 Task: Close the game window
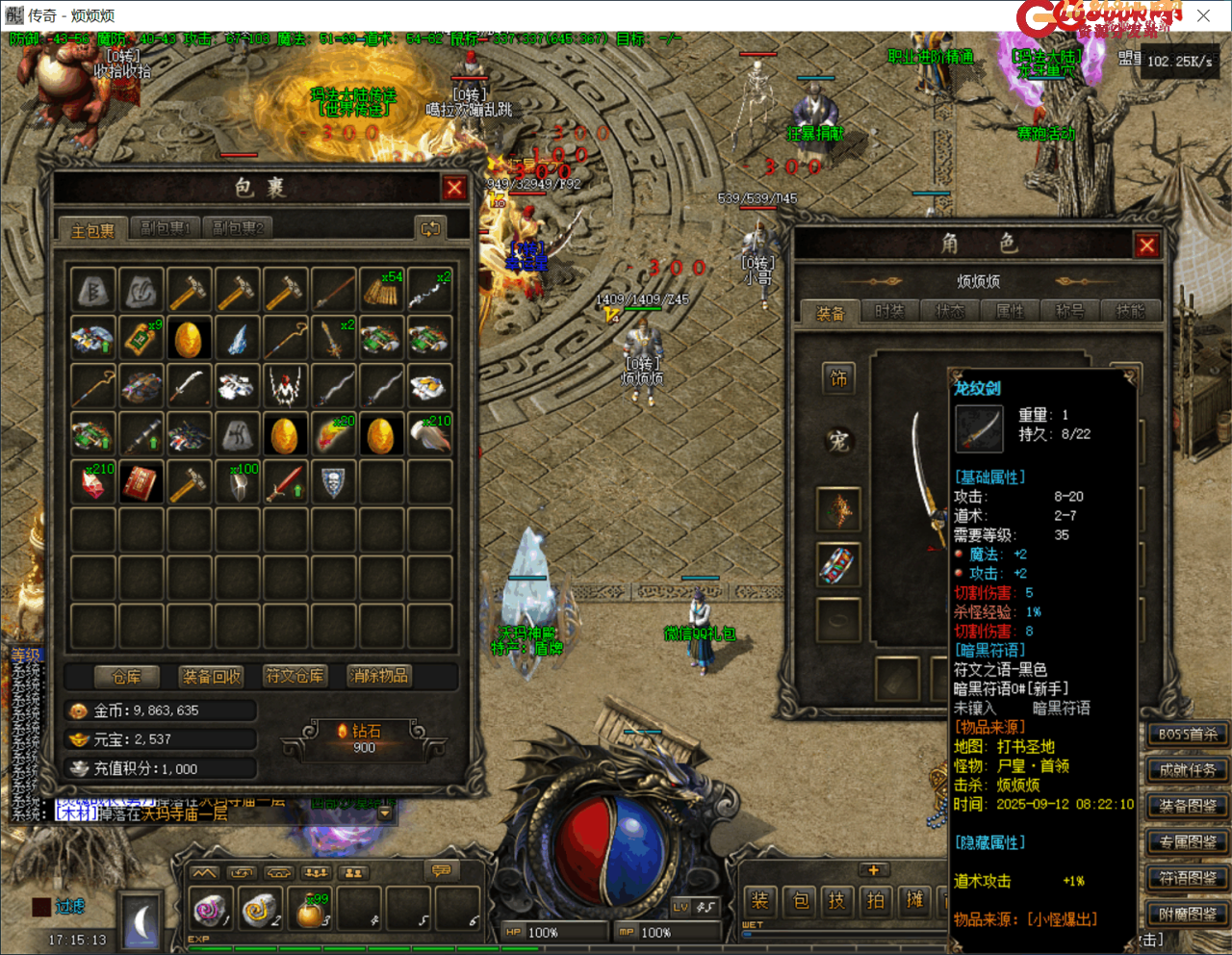1203,15
